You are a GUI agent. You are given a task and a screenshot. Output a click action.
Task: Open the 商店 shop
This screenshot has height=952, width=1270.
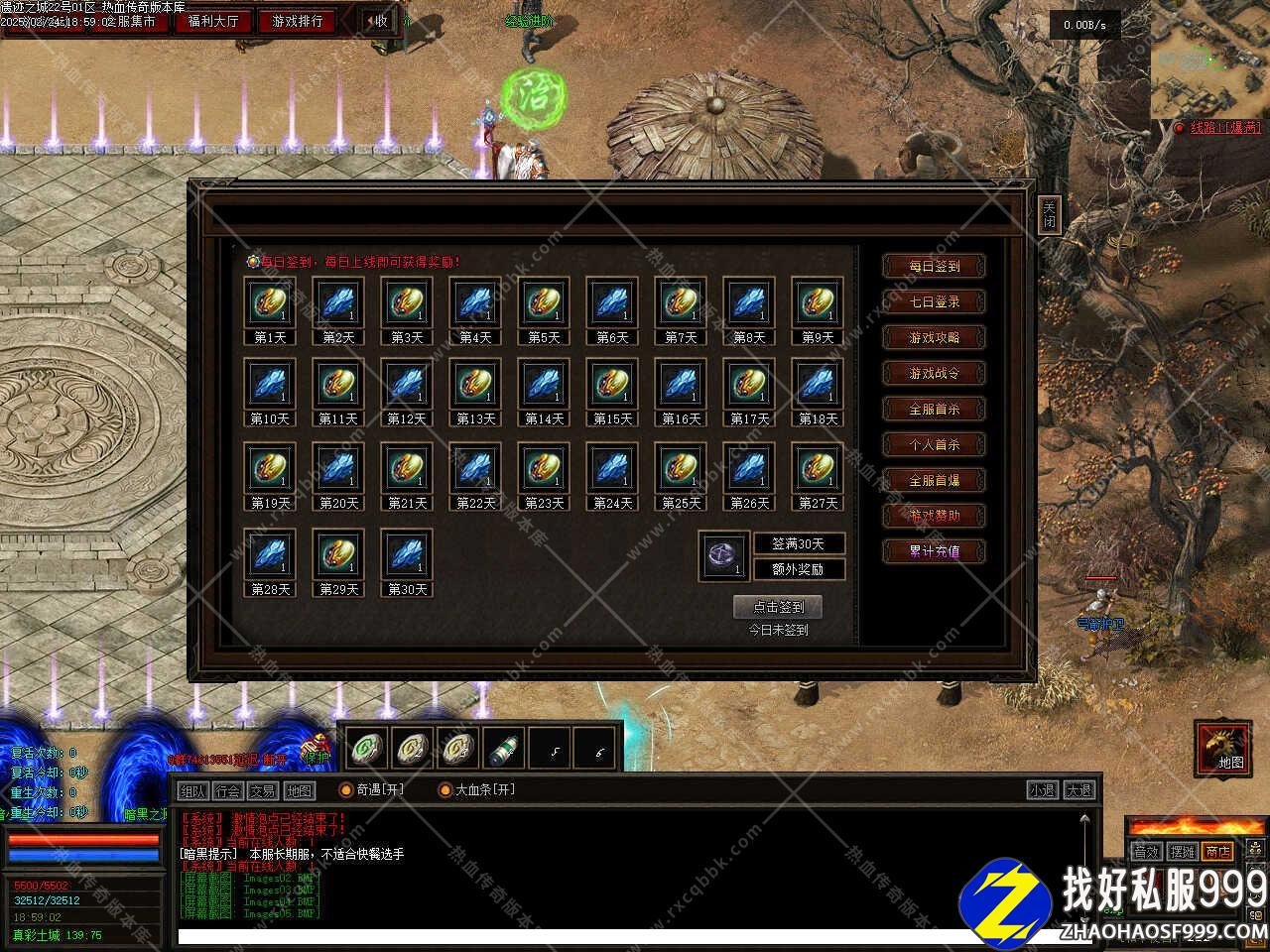[x=1216, y=851]
